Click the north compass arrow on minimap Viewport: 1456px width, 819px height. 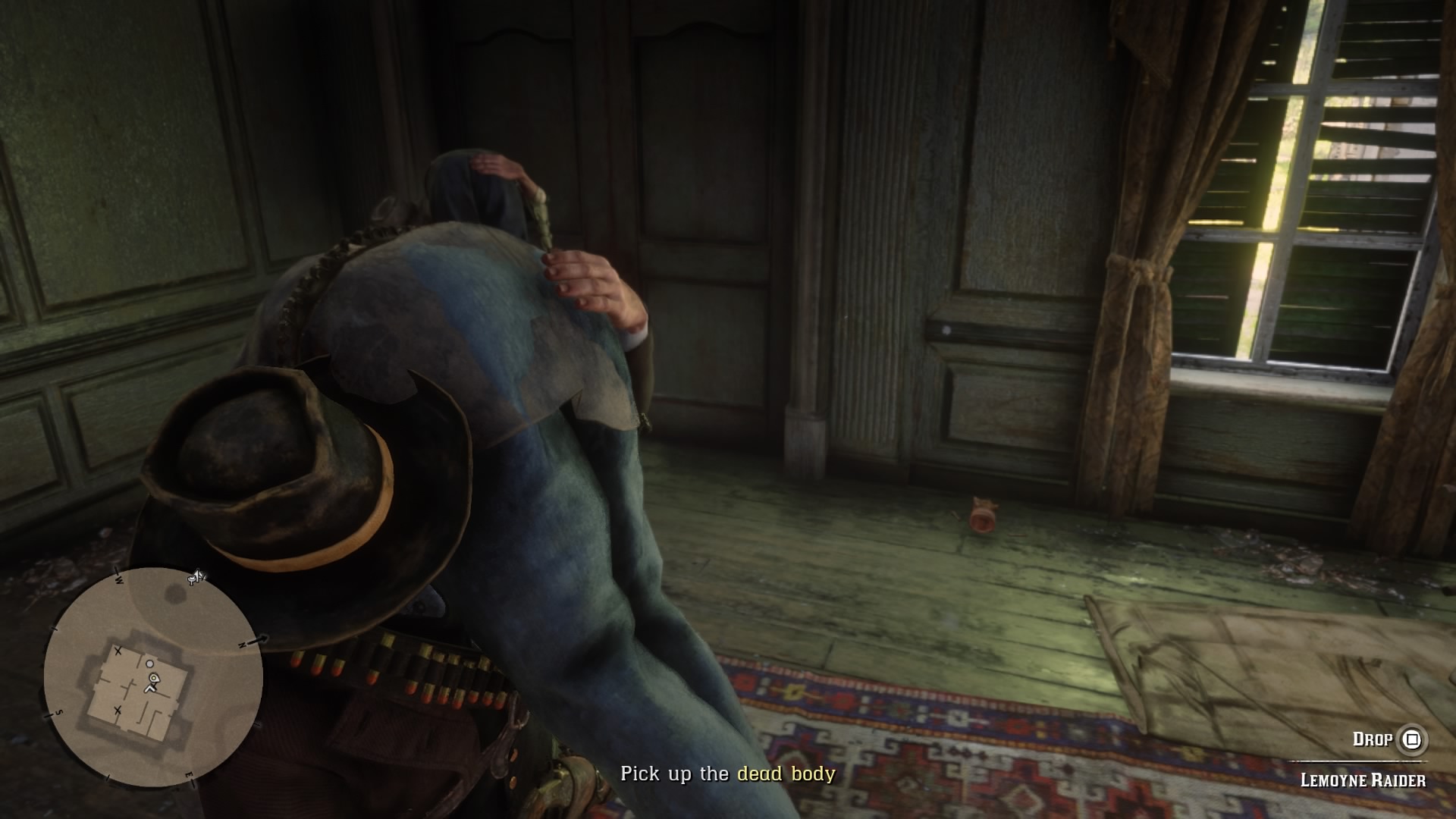[x=261, y=641]
